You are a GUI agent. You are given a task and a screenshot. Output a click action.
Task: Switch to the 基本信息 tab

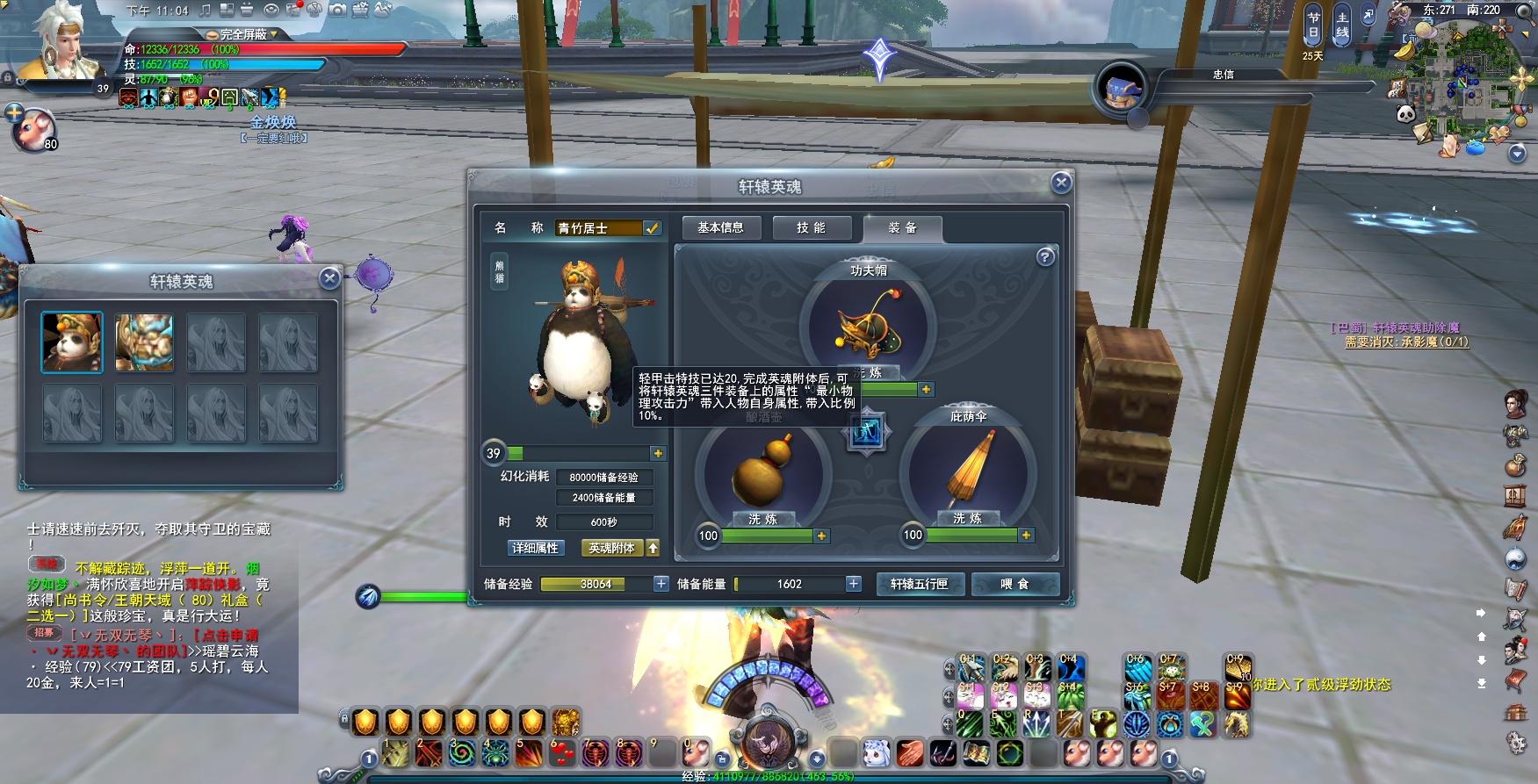(x=720, y=228)
